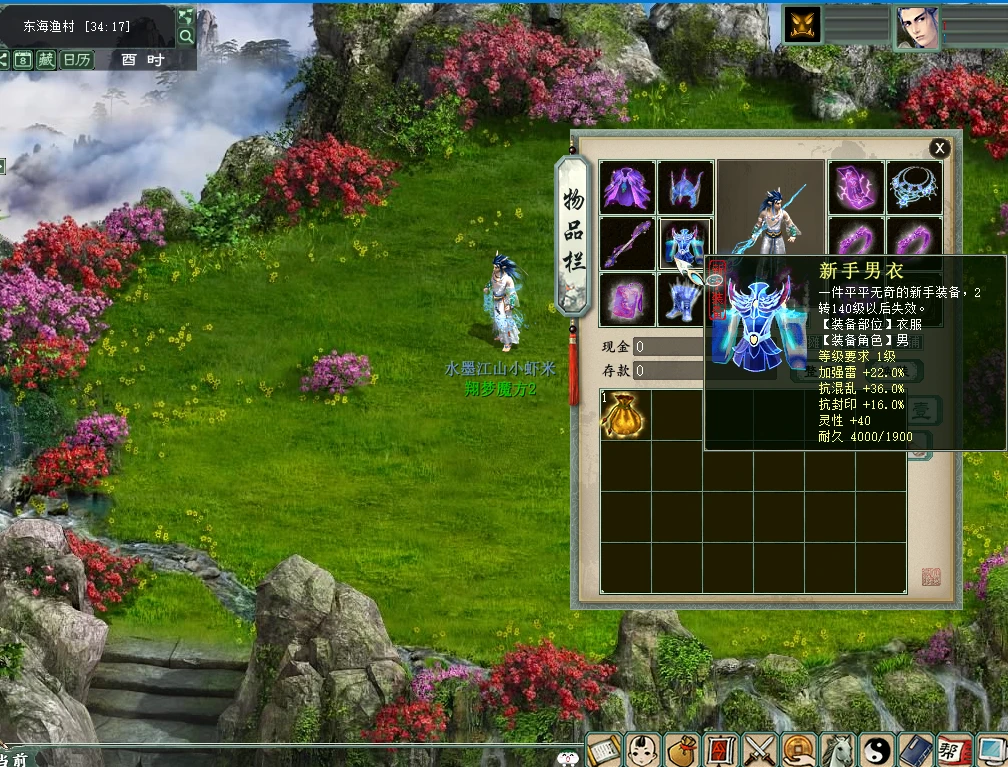The height and width of the screenshot is (767, 1008).
Task: Select the blue helmet equipment slot
Action: pyautogui.click(x=686, y=187)
